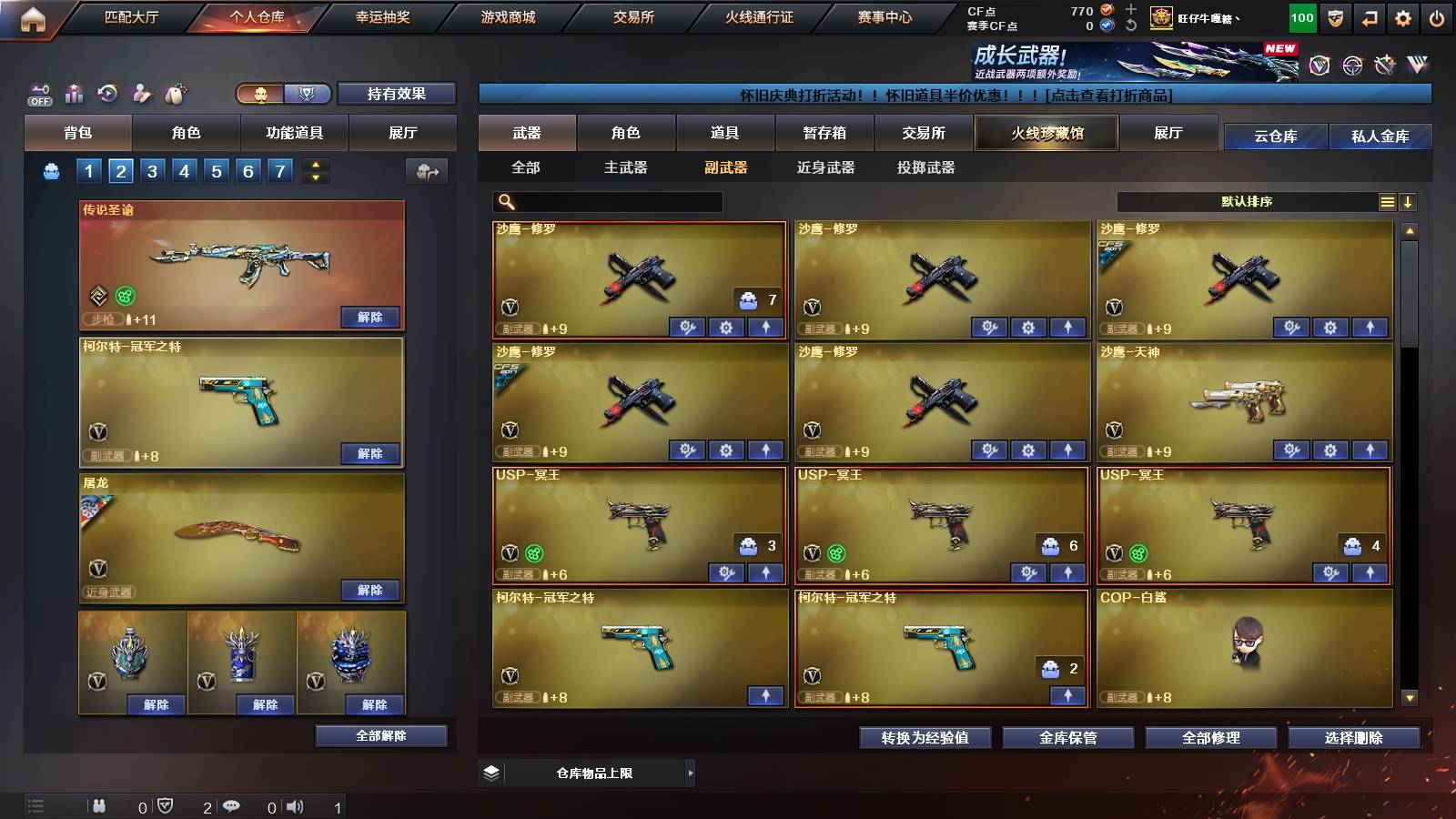Toggle the trophy side of the character/rank switch
The image size is (1456, 819).
pyautogui.click(x=308, y=94)
